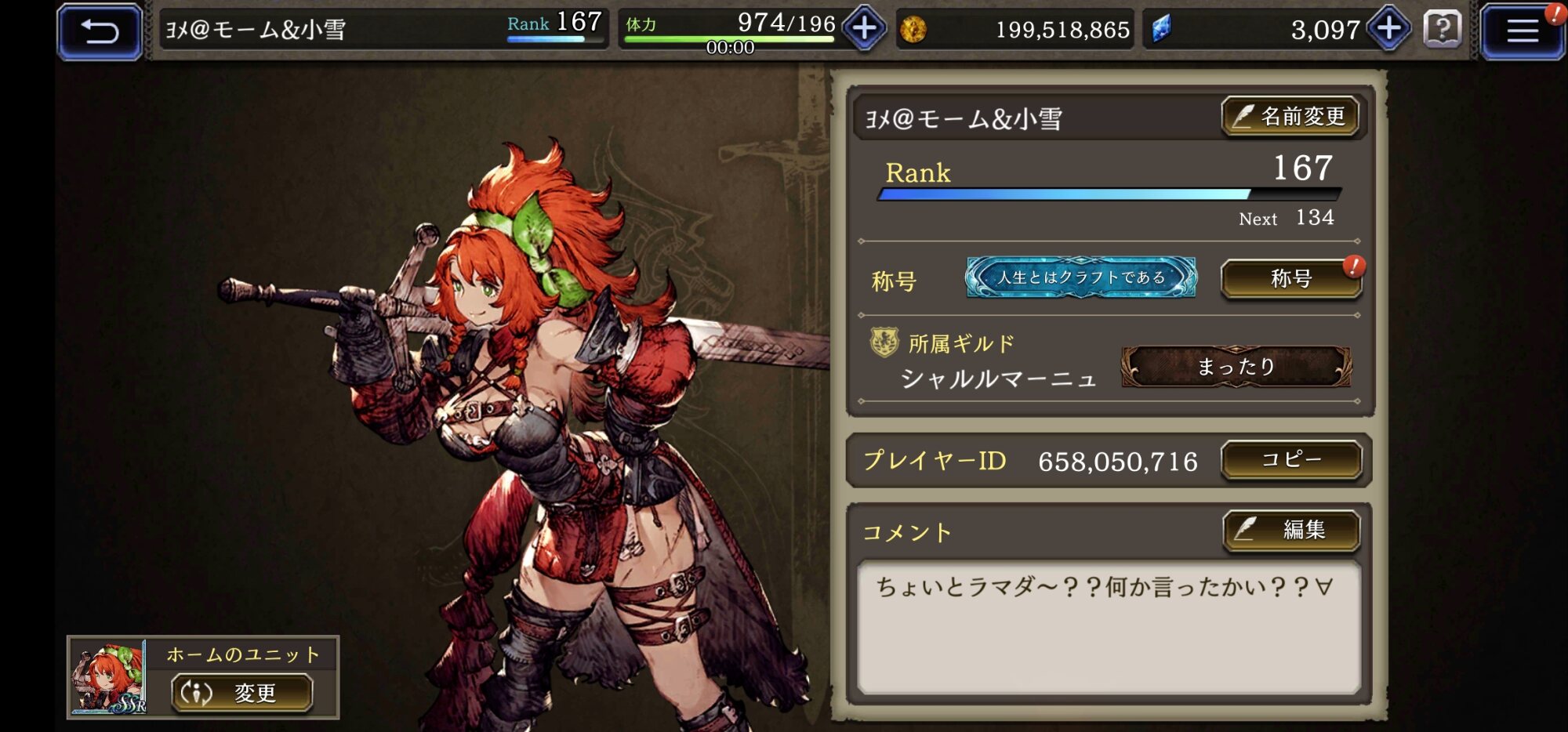Open the 称号 title selection button
The image size is (1568, 732).
point(1291,279)
